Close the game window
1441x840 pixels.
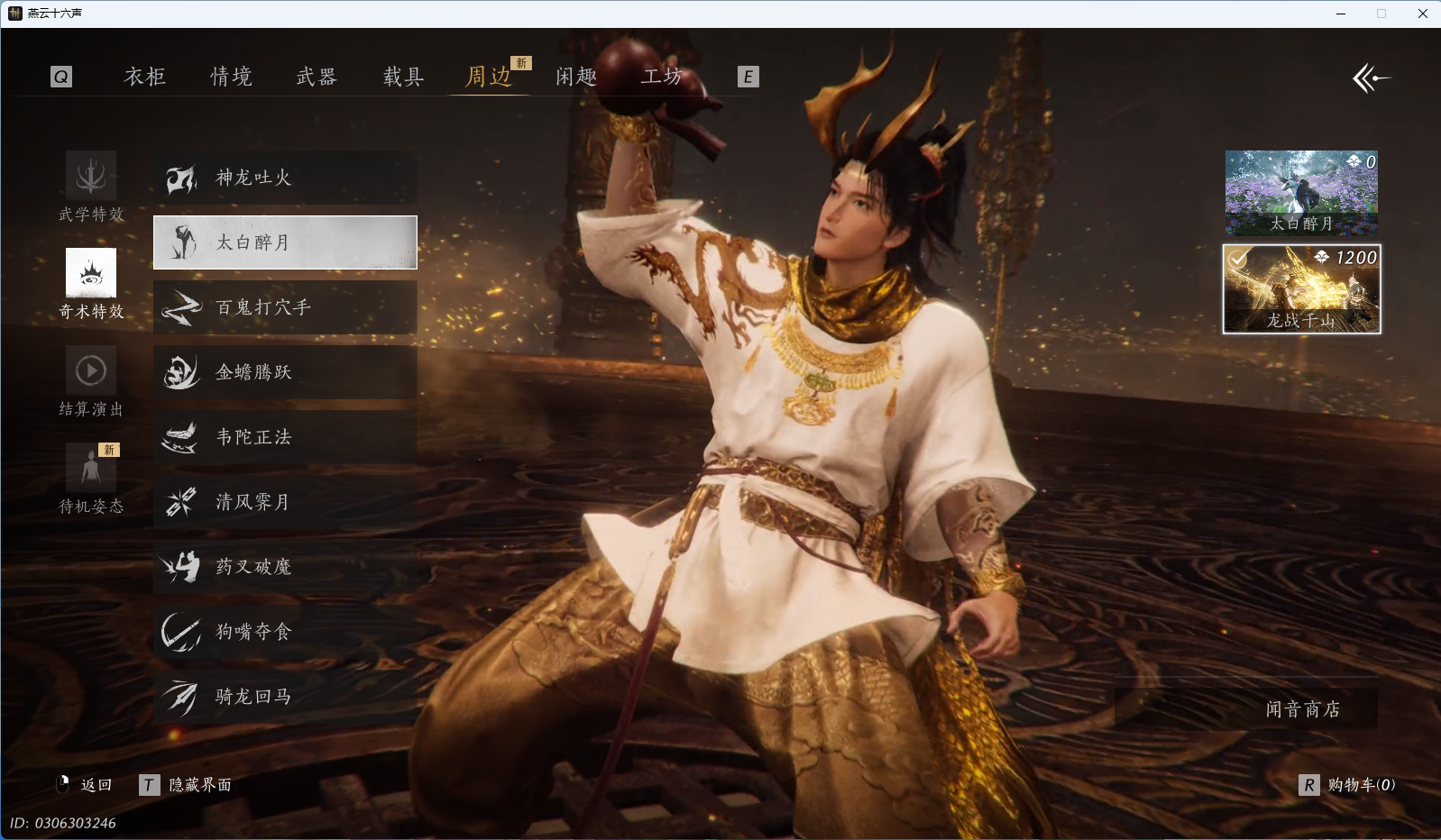(x=1422, y=14)
